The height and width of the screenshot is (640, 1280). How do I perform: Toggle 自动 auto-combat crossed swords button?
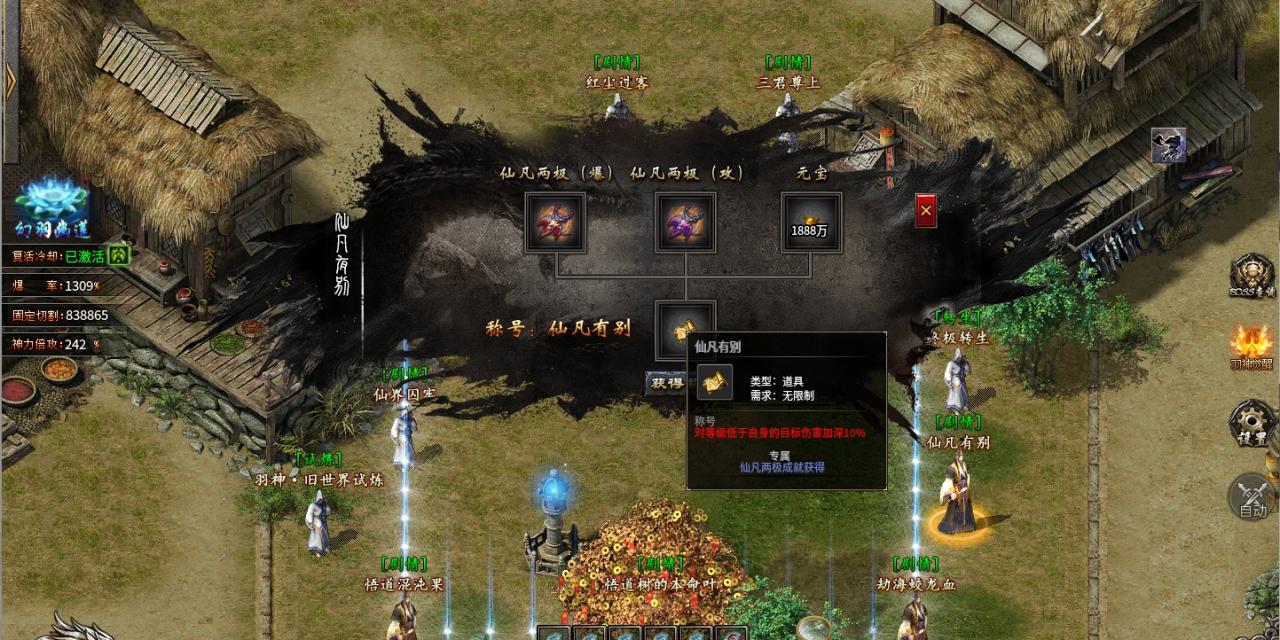tap(1252, 496)
